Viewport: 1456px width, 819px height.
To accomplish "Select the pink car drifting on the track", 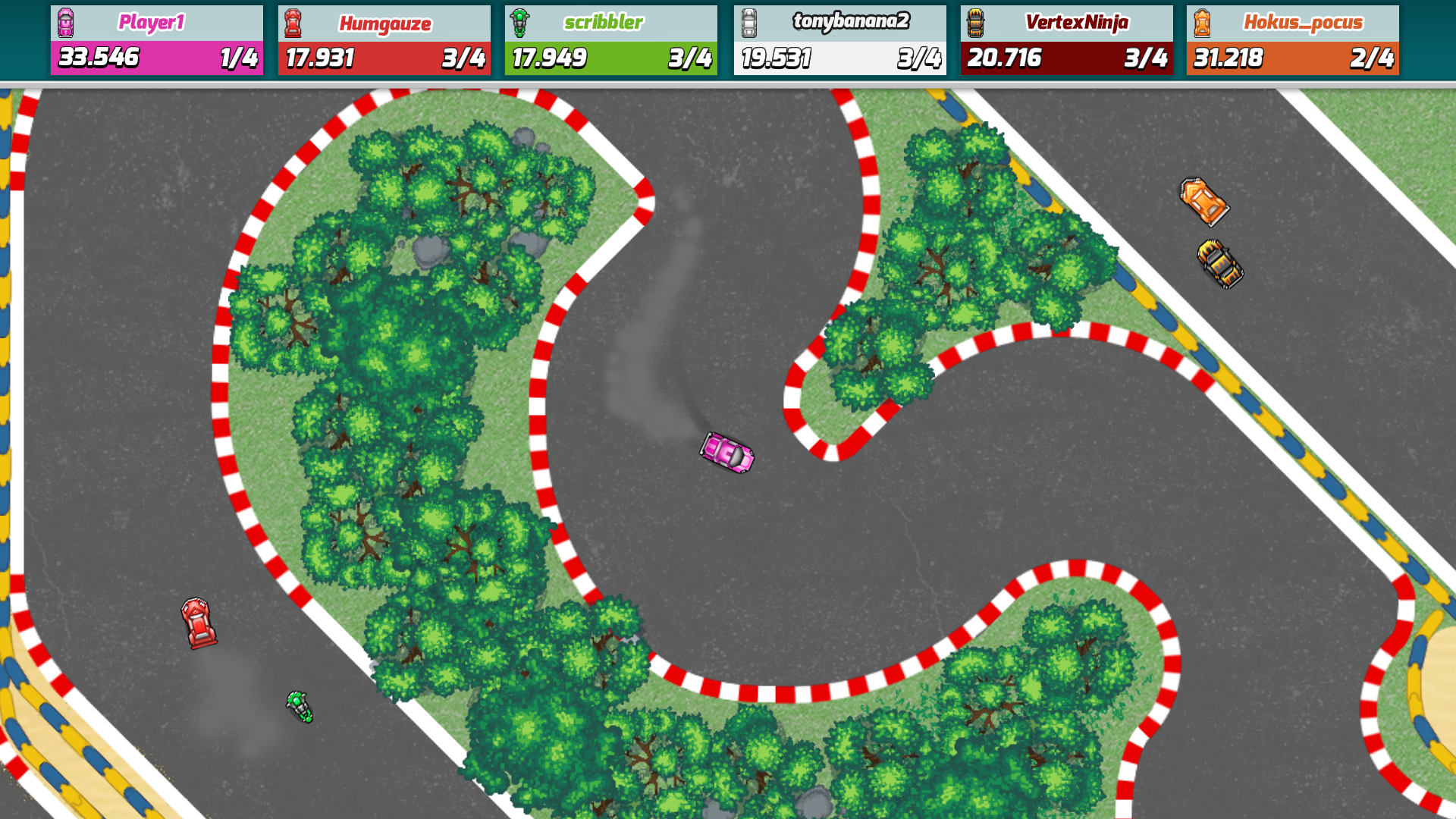I will (726, 453).
